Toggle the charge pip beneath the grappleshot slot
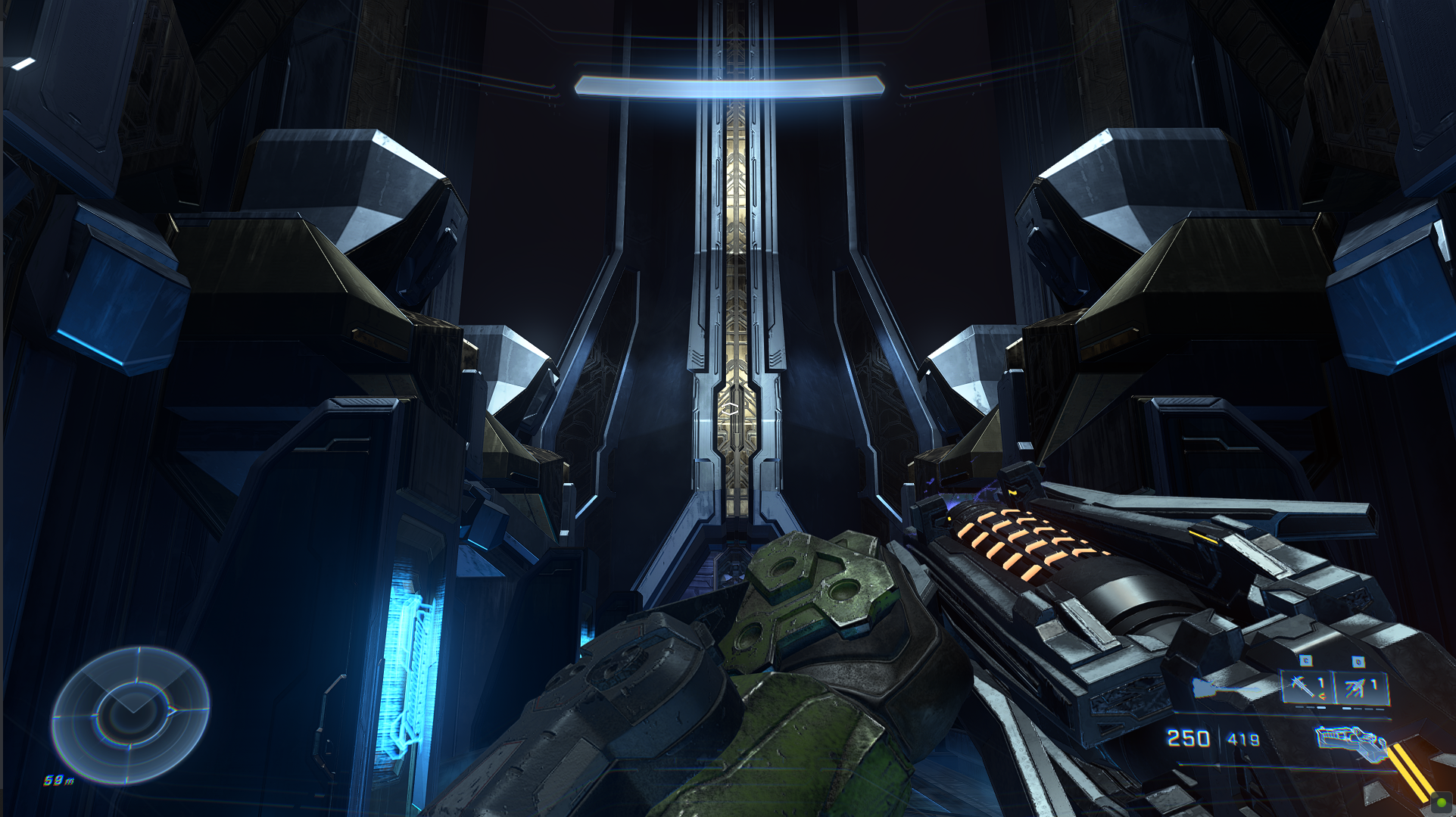 point(1310,707)
